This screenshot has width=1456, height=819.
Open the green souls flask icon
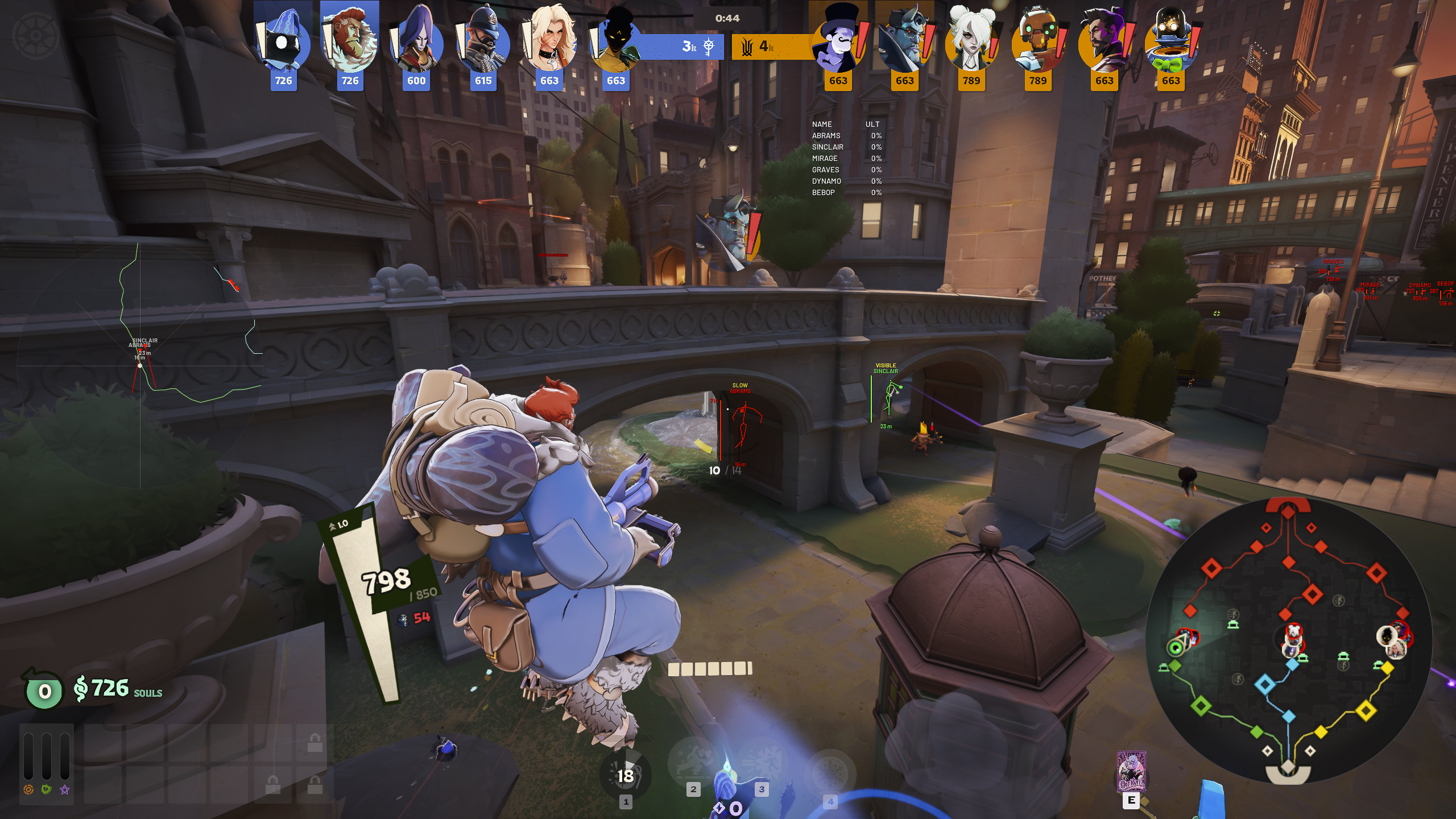[x=43, y=690]
